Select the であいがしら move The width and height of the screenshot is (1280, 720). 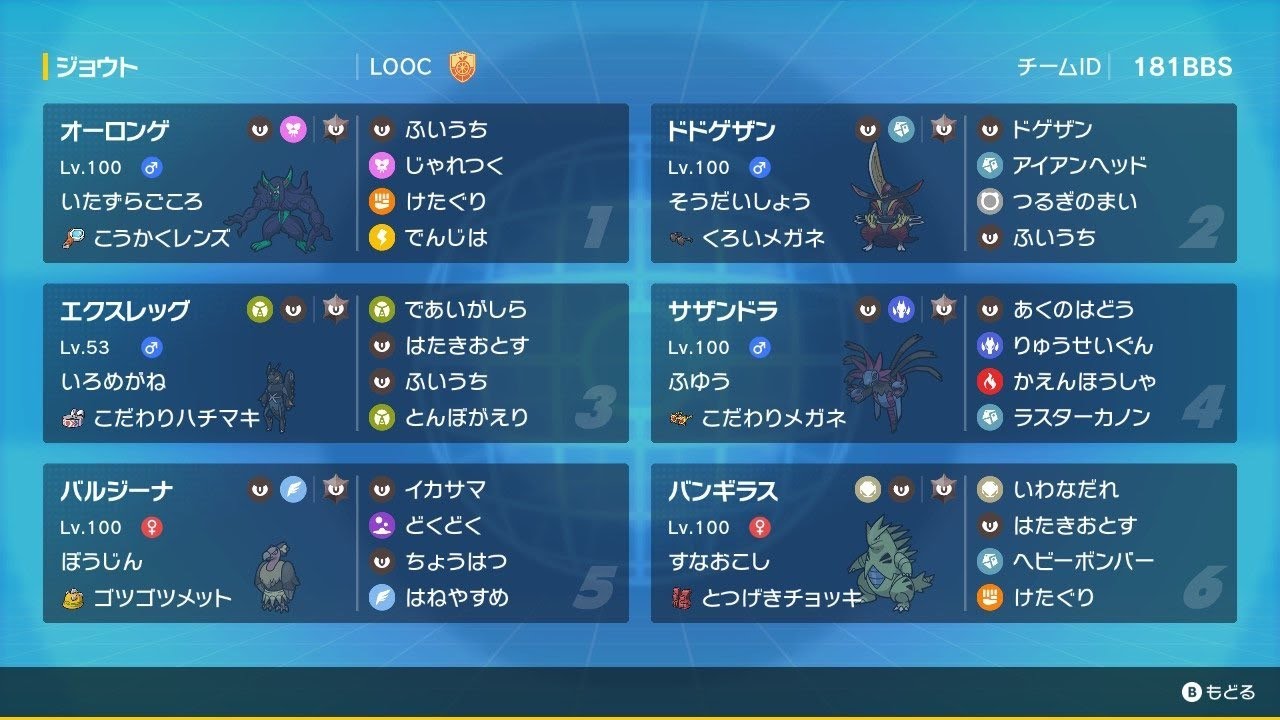(x=465, y=309)
